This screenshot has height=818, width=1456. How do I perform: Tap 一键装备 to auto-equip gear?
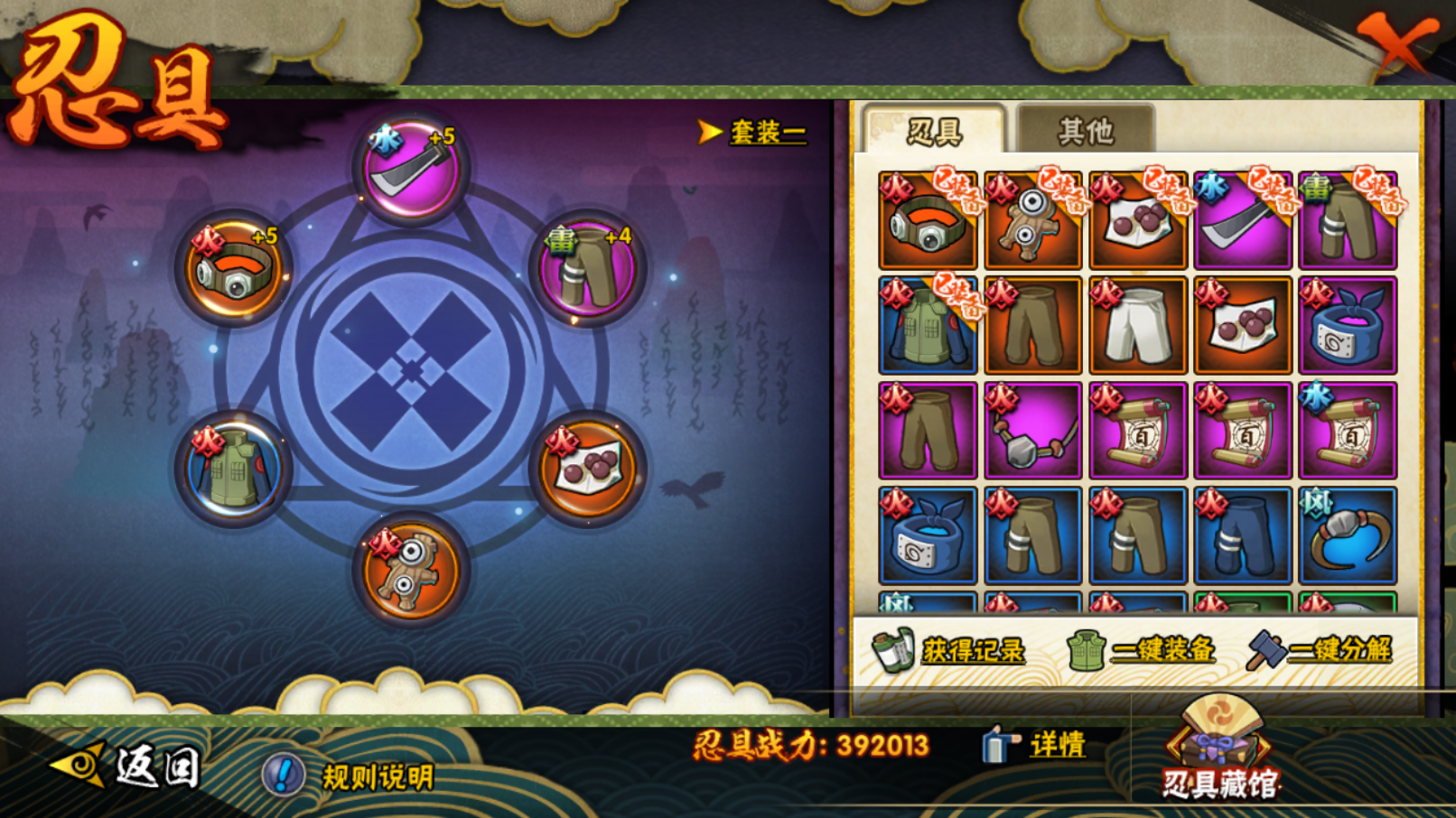click(1142, 650)
